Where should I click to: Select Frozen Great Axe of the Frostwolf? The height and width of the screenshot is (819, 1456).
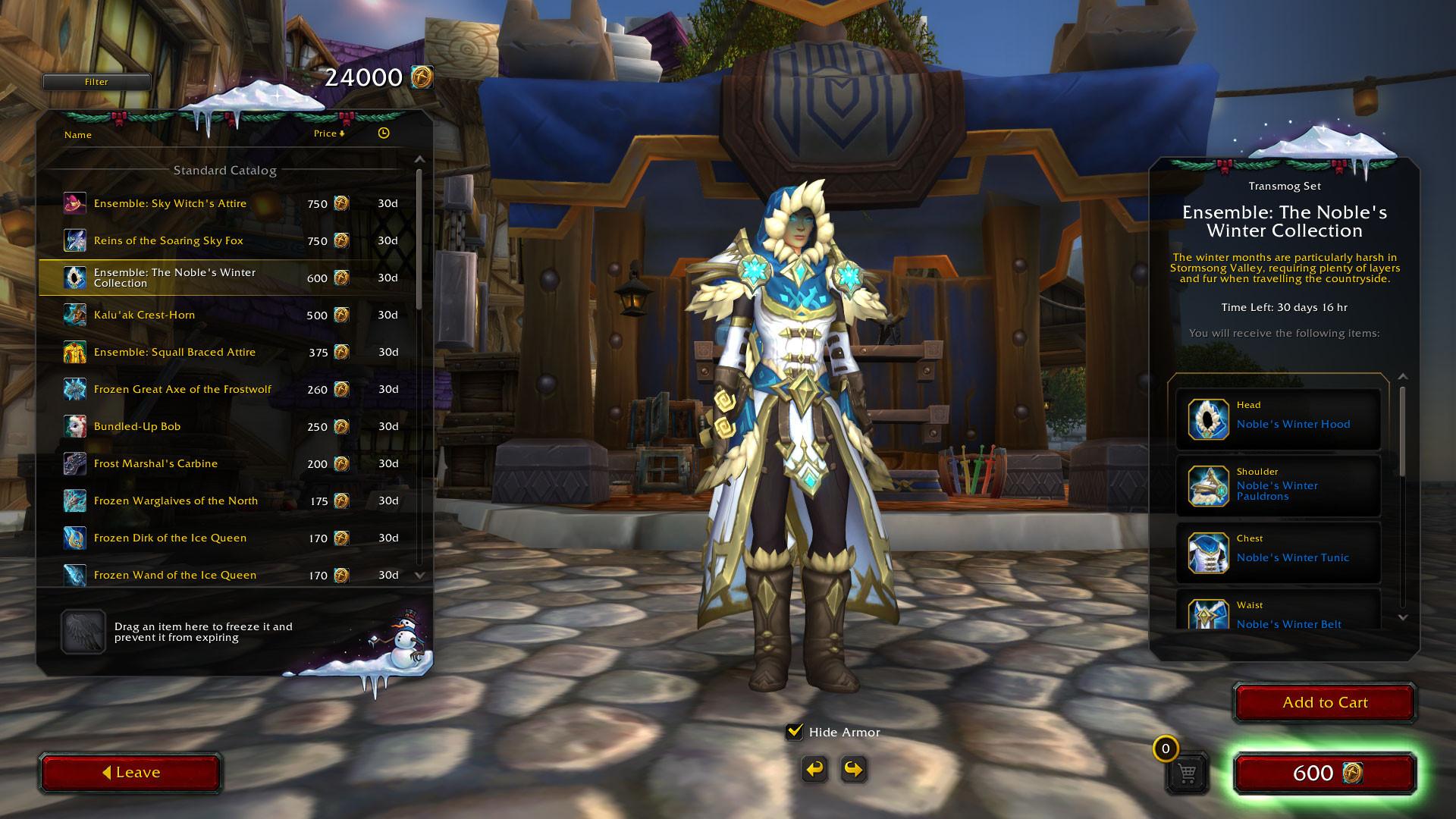[182, 389]
